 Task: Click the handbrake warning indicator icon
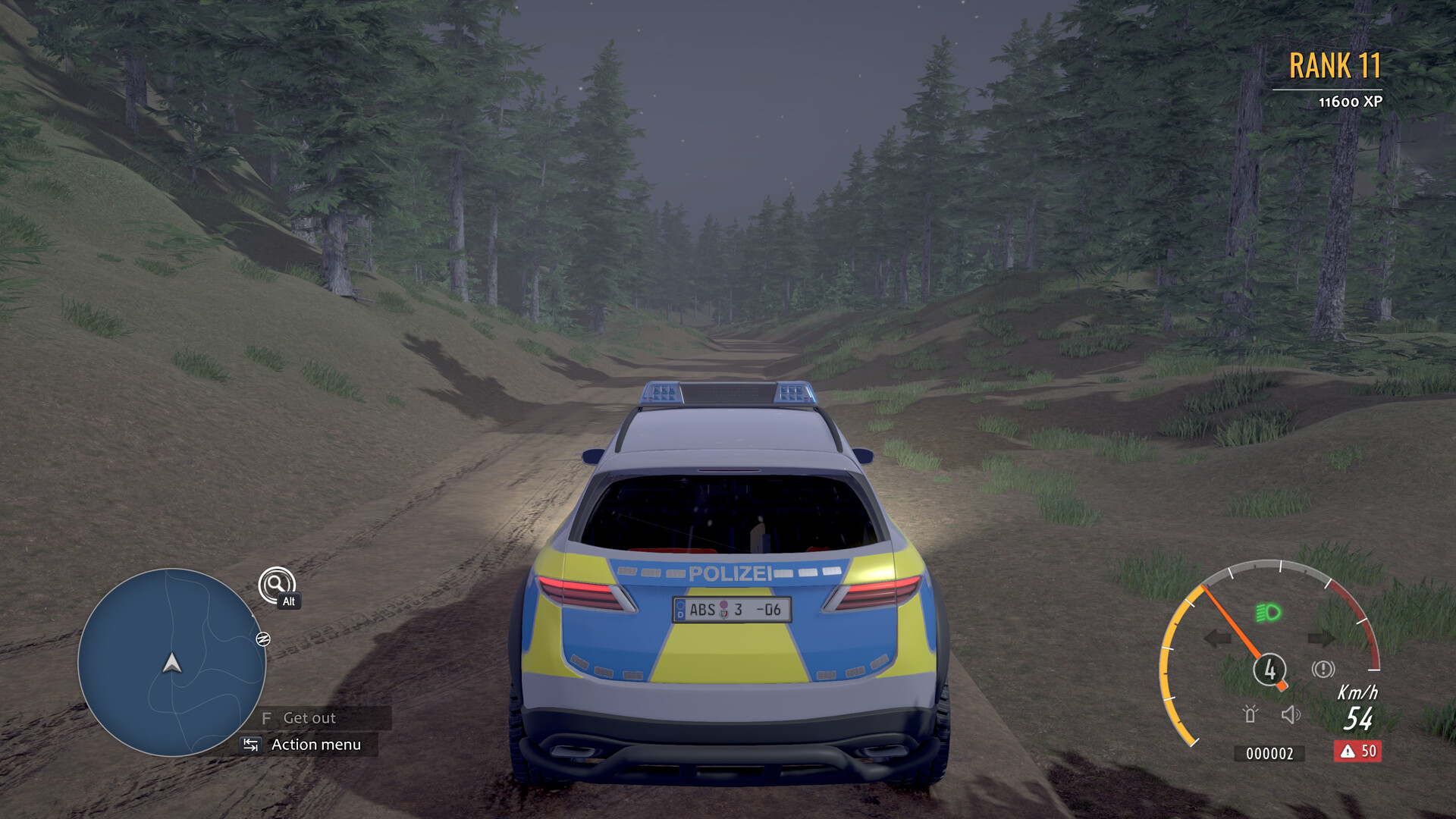1323,668
